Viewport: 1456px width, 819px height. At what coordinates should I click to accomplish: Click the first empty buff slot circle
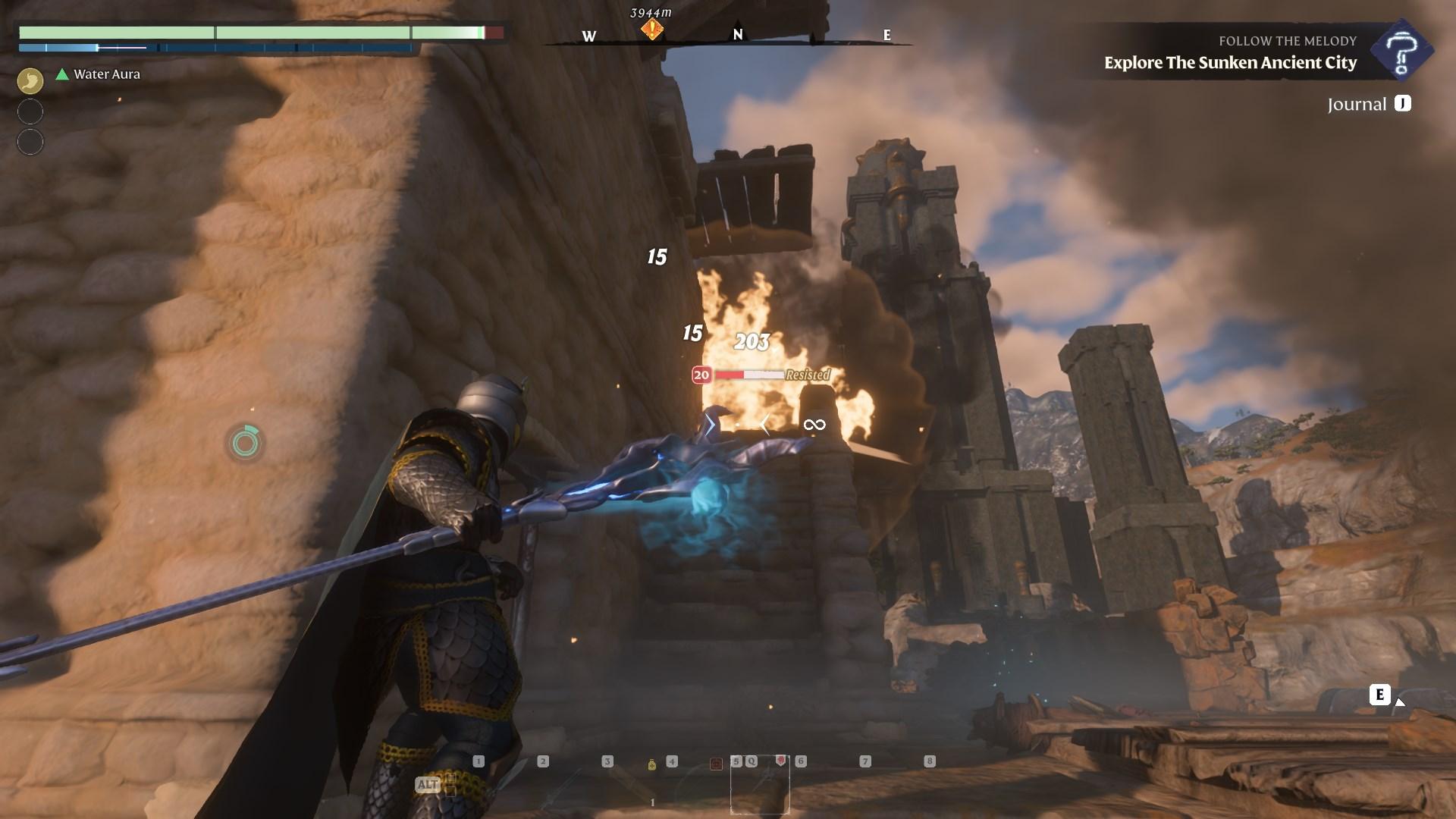[x=30, y=111]
